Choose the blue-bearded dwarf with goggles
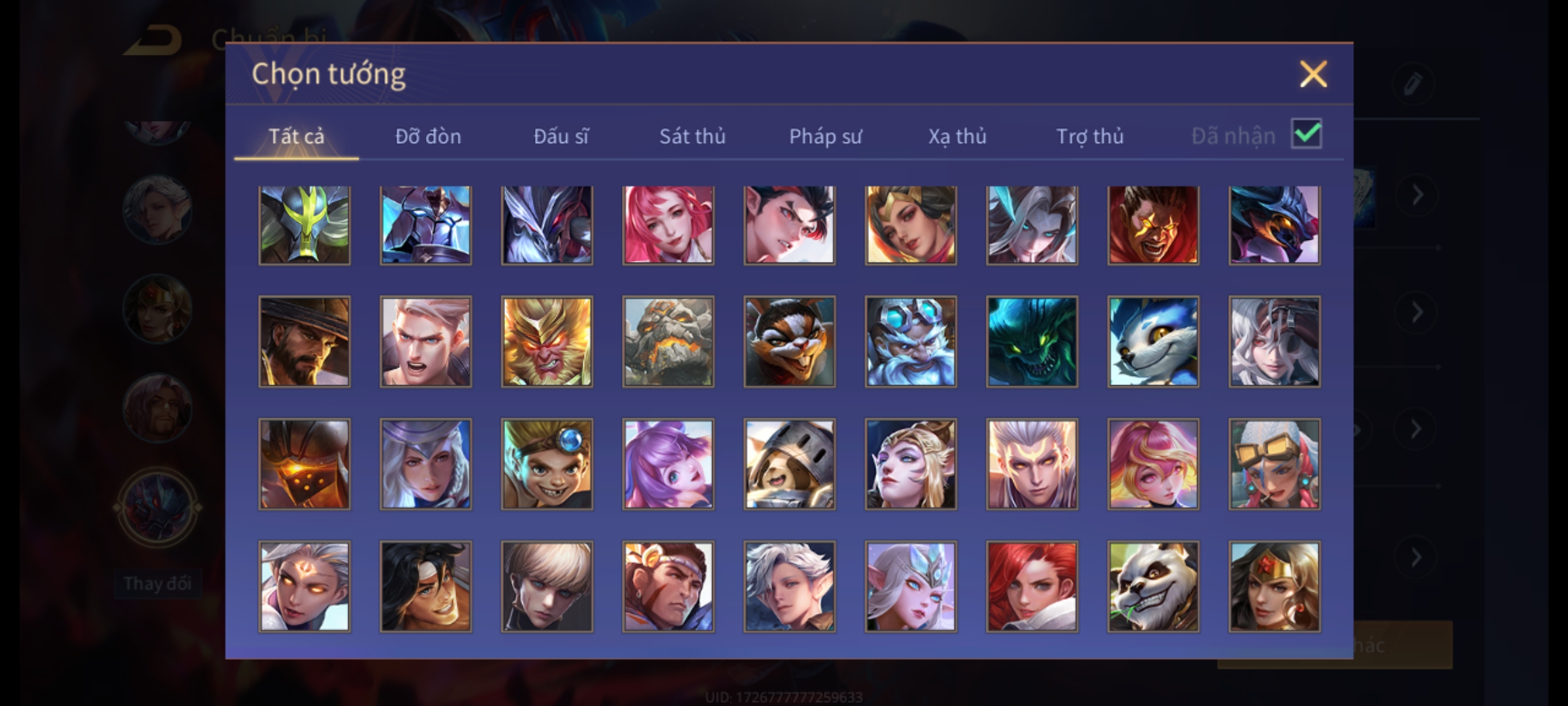Image resolution: width=1568 pixels, height=706 pixels. [911, 342]
